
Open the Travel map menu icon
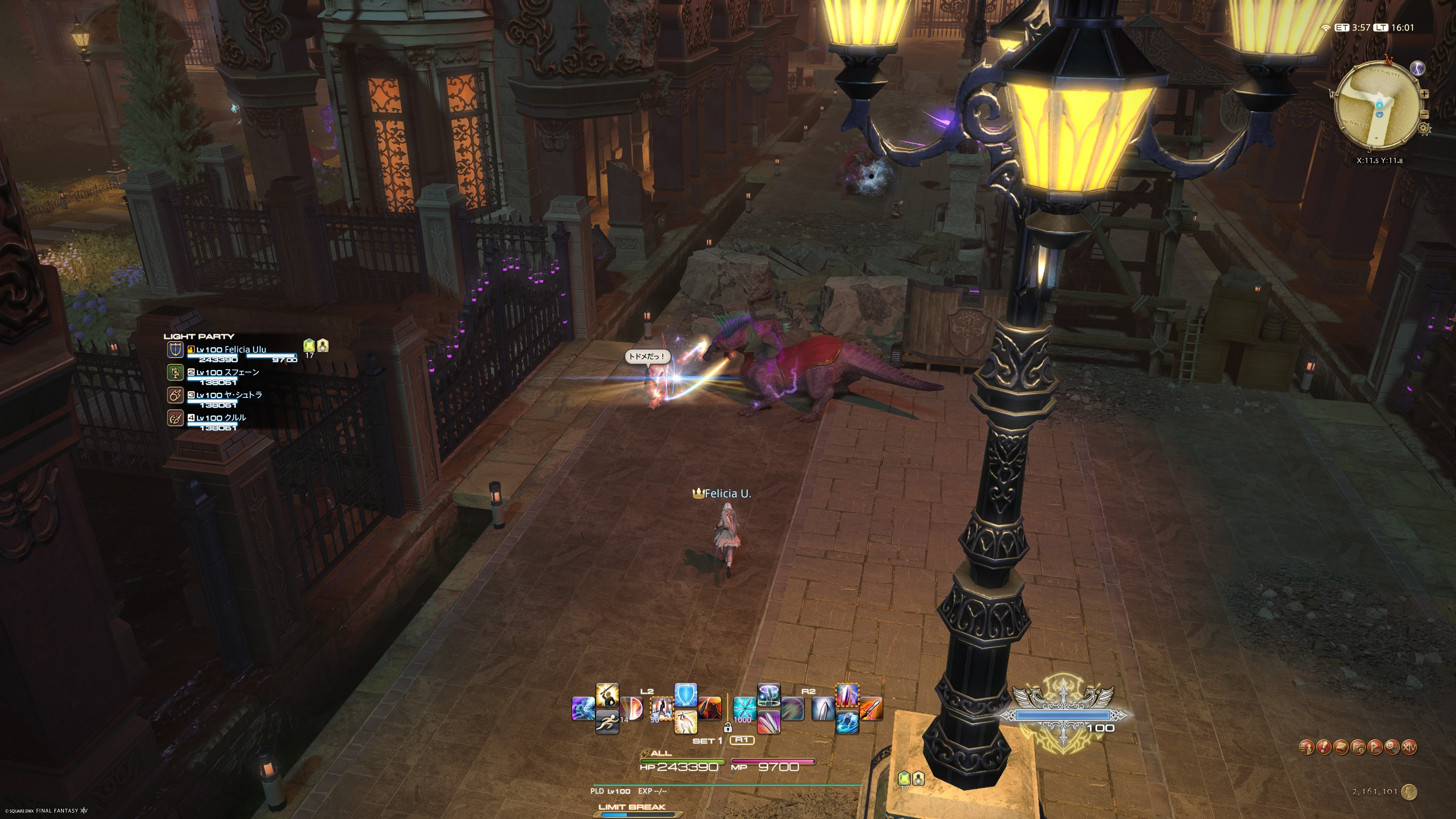[x=1358, y=747]
